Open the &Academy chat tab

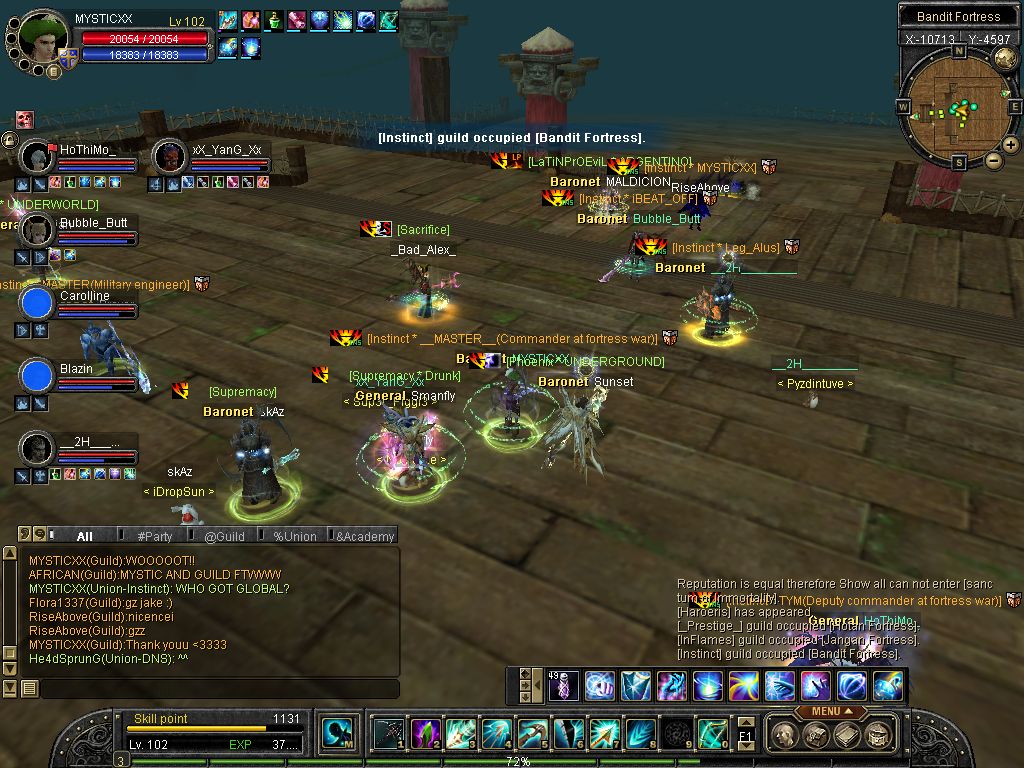click(365, 536)
